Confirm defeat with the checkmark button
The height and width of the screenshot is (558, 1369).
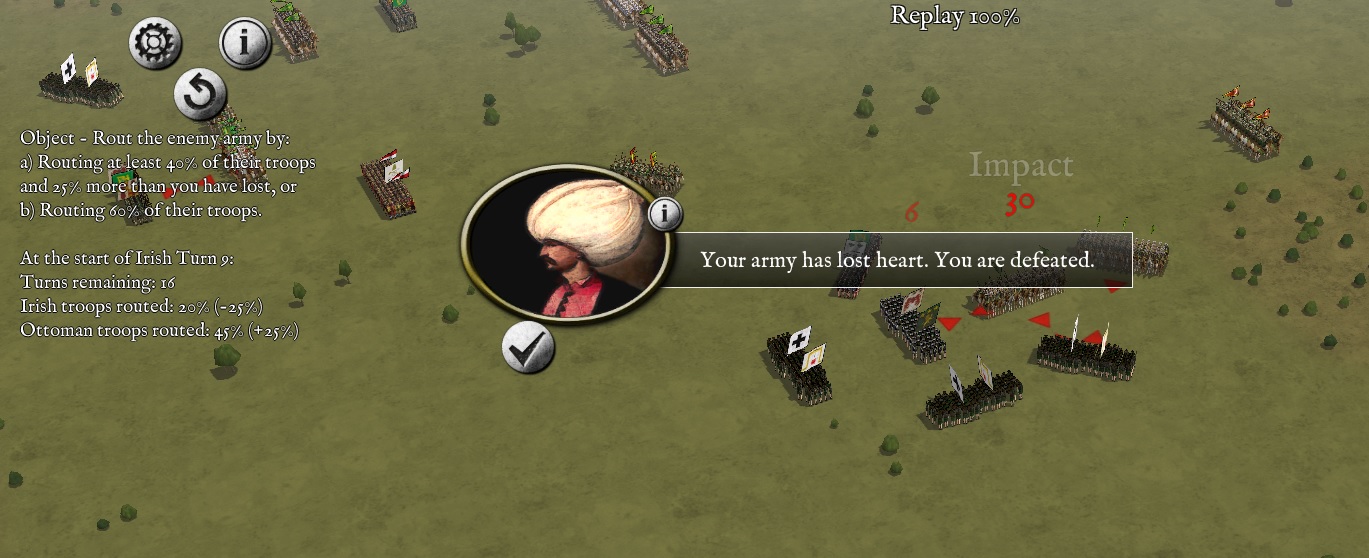coord(528,347)
